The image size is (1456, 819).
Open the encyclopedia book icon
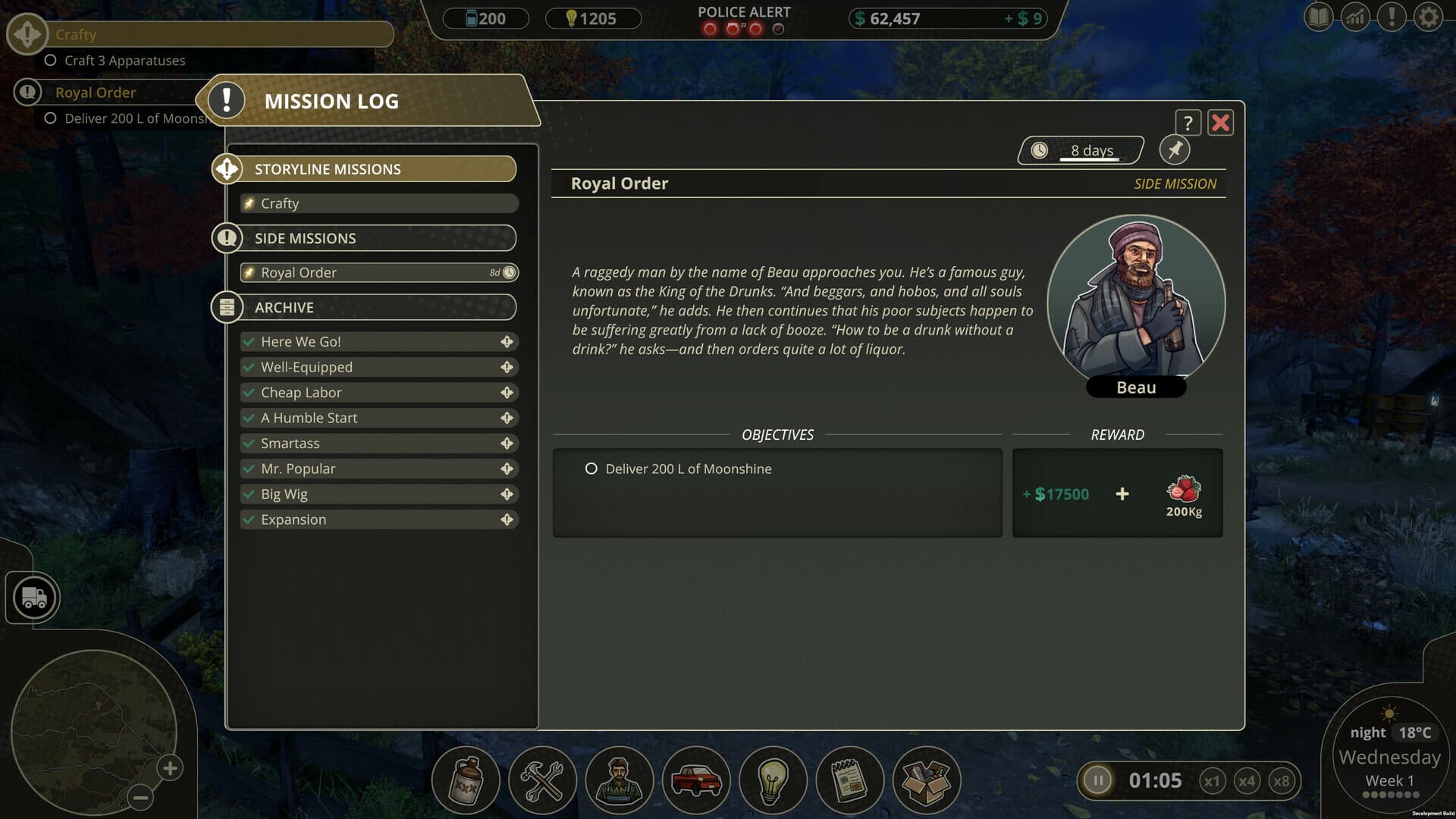point(1317,16)
